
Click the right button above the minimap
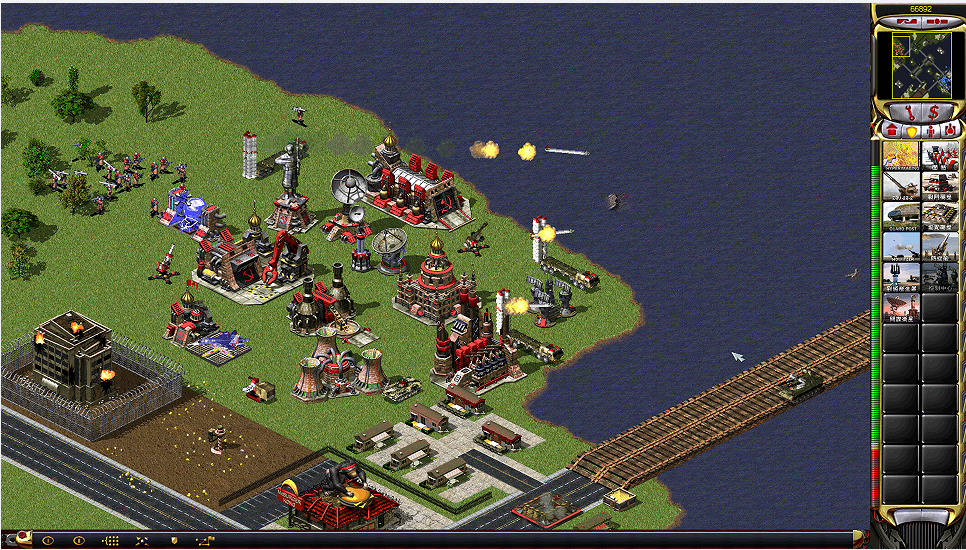(x=930, y=22)
